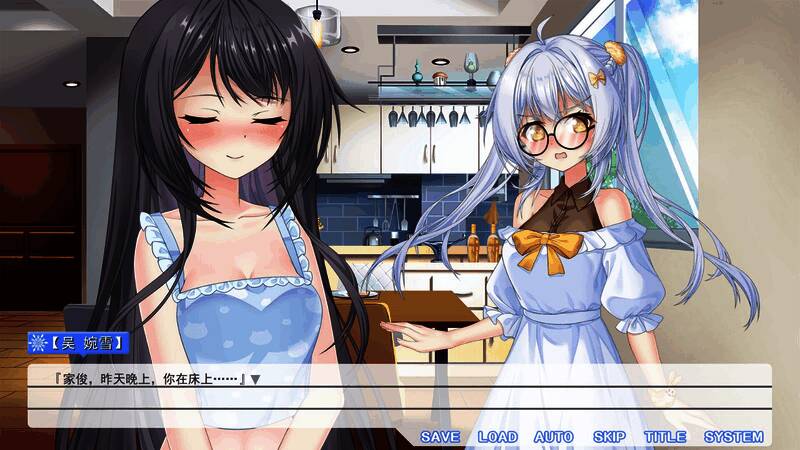This screenshot has height=450, width=800.
Task: Return to the TITLE screen
Action: (x=665, y=437)
